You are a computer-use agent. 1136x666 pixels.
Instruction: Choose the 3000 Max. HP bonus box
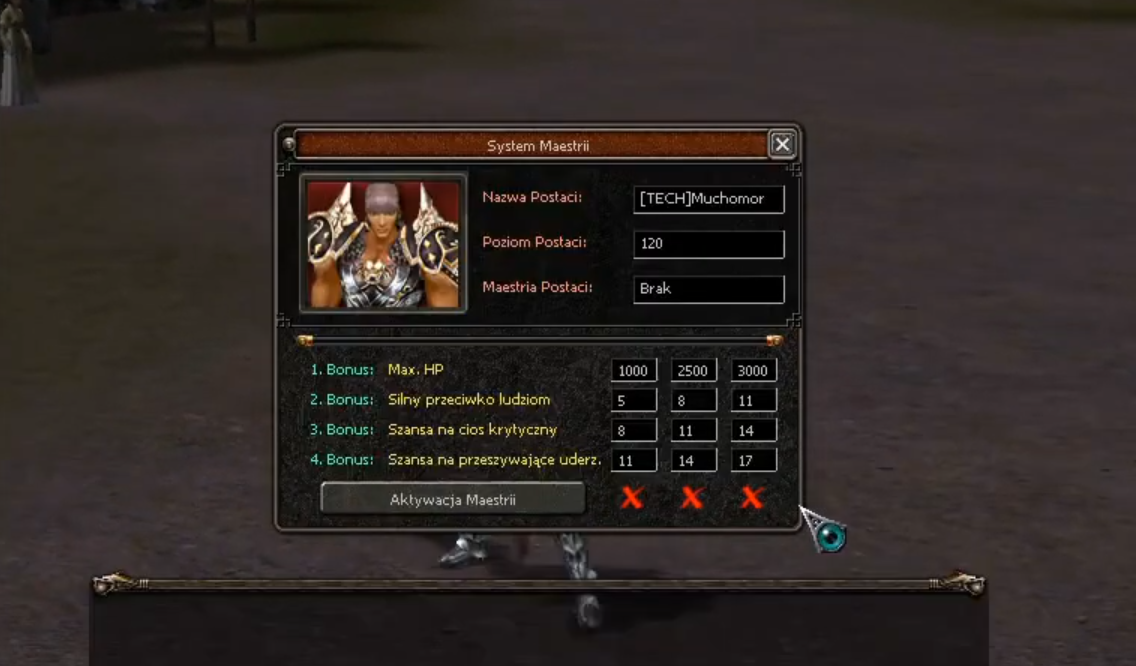pyautogui.click(x=753, y=371)
